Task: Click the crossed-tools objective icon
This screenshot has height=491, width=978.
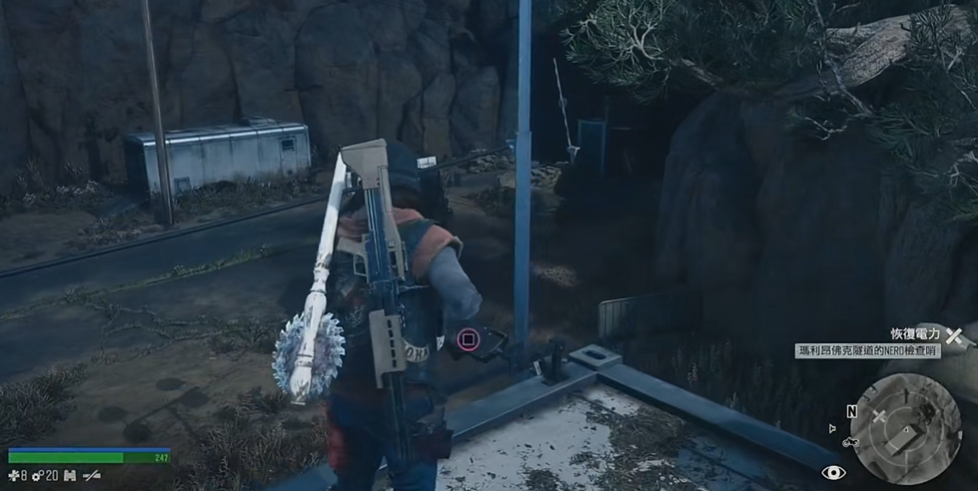Action: [x=954, y=336]
